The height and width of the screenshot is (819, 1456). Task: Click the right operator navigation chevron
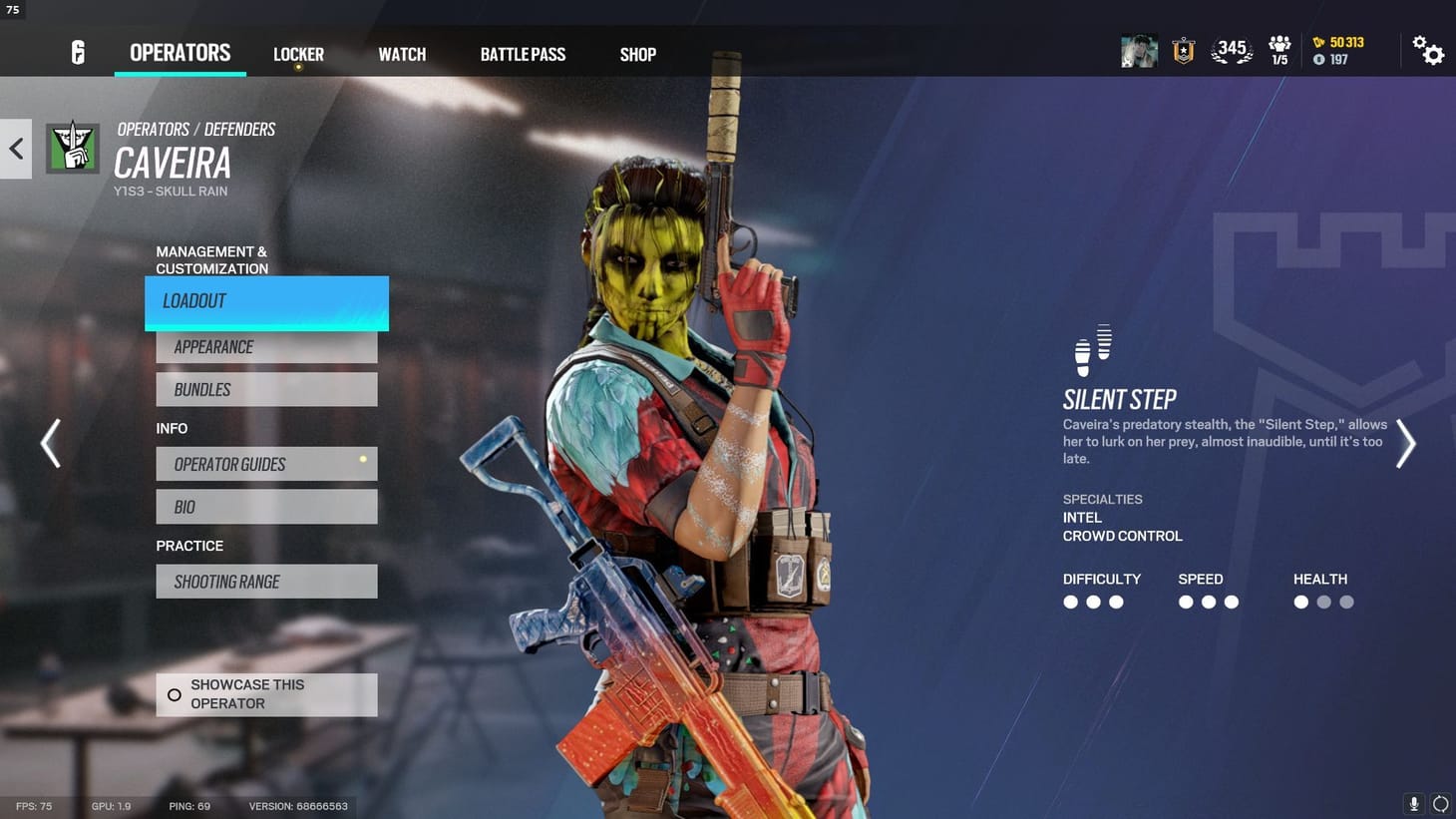pos(1406,443)
